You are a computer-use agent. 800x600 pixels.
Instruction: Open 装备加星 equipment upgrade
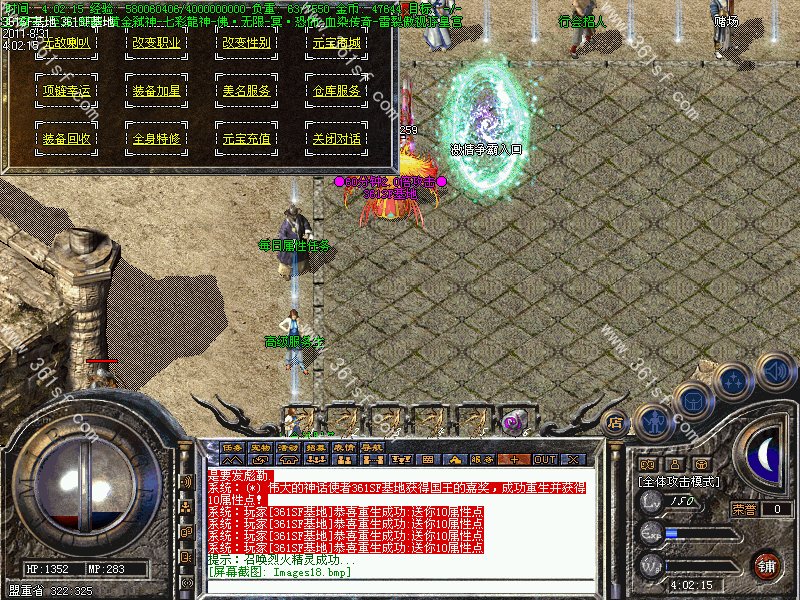click(157, 91)
